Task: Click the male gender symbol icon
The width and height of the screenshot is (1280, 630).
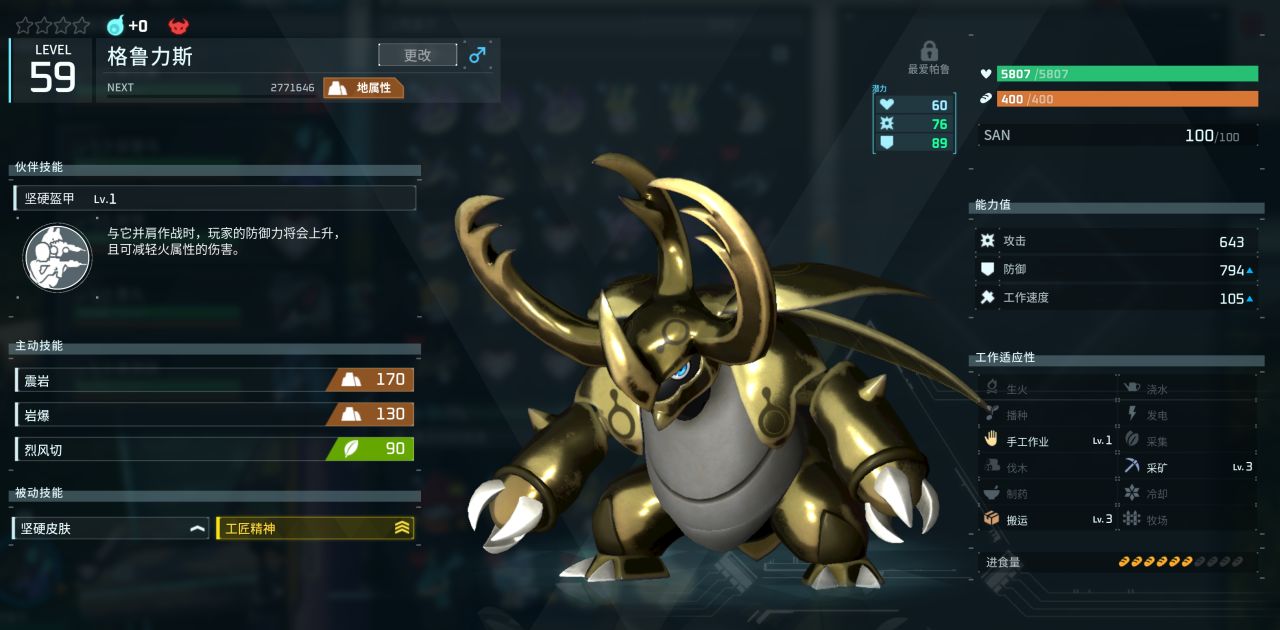Action: [477, 55]
